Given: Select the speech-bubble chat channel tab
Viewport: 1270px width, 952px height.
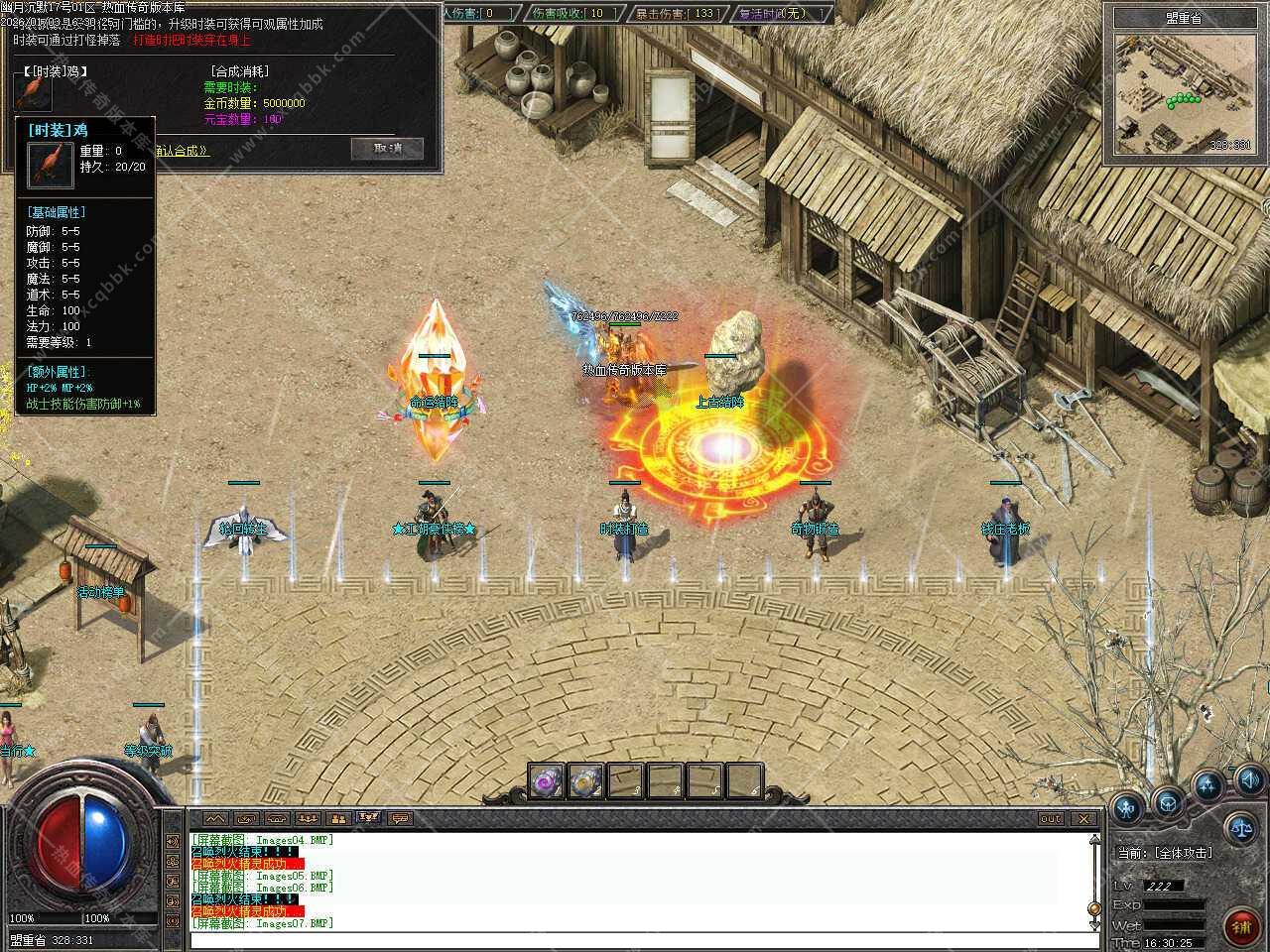Looking at the screenshot, I should tap(400, 818).
